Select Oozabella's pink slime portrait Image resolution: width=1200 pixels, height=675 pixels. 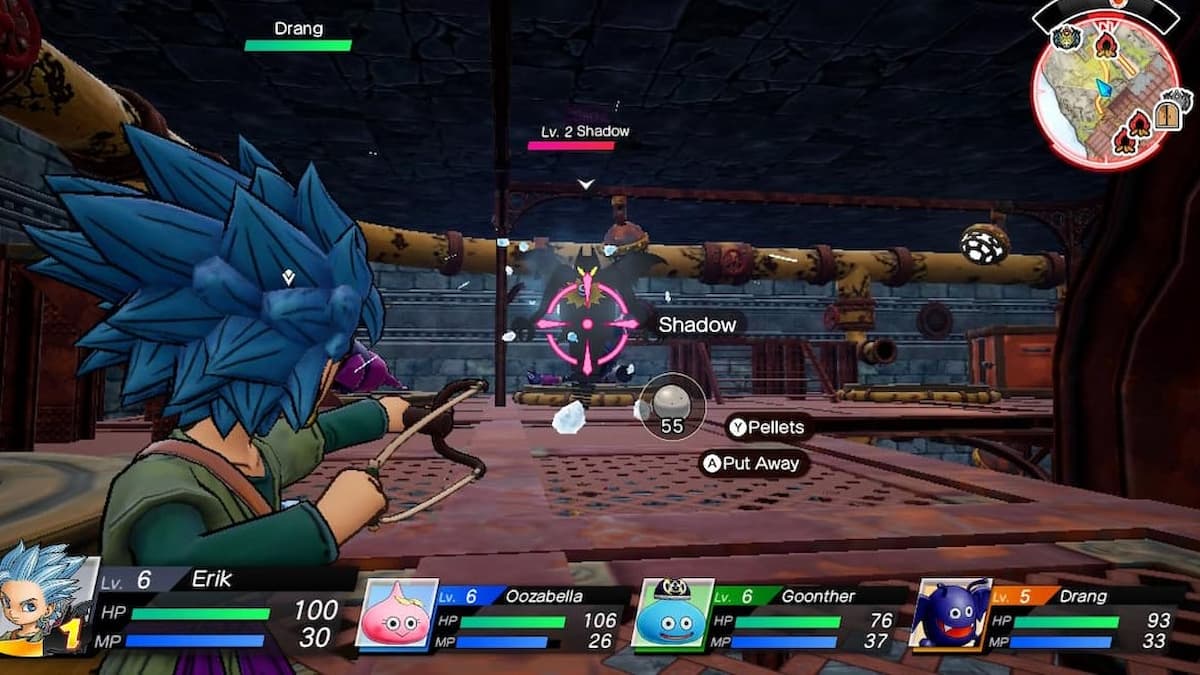[397, 615]
